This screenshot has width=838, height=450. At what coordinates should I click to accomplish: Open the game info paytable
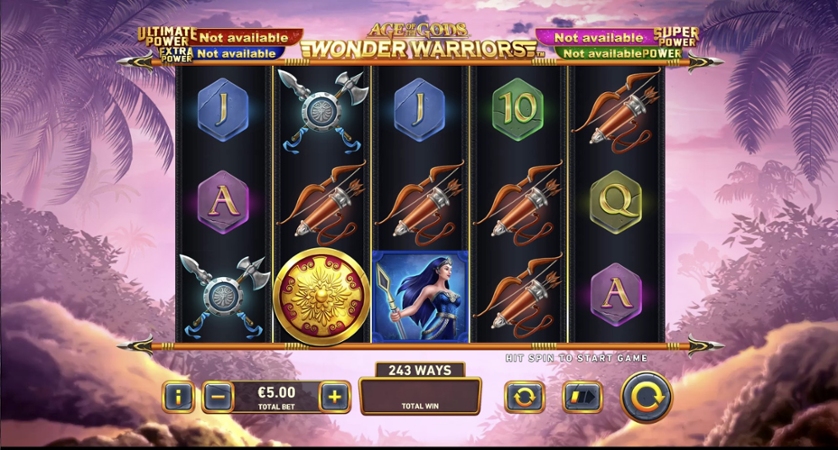click(x=178, y=397)
